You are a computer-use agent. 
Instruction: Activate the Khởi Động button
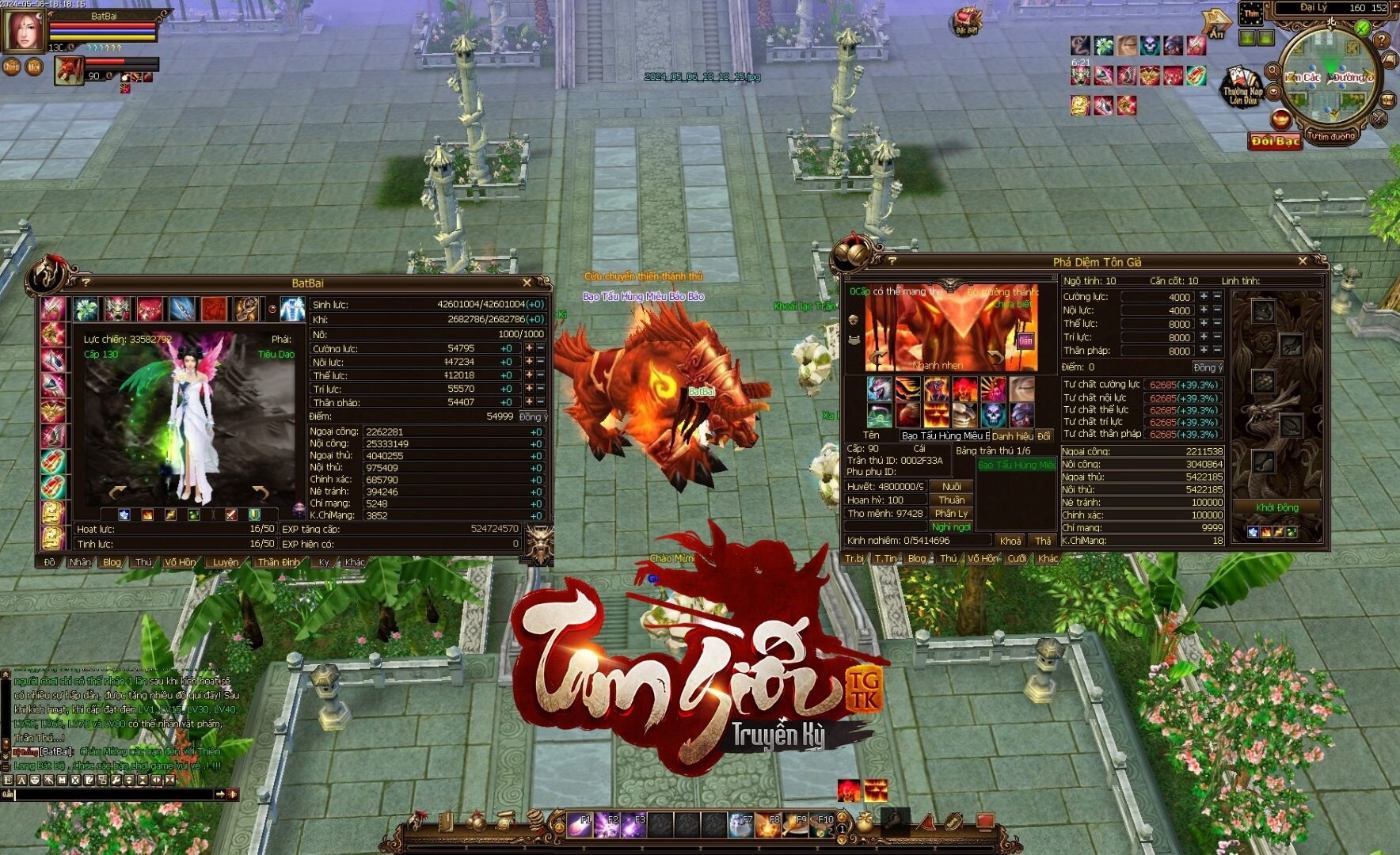coord(1276,507)
